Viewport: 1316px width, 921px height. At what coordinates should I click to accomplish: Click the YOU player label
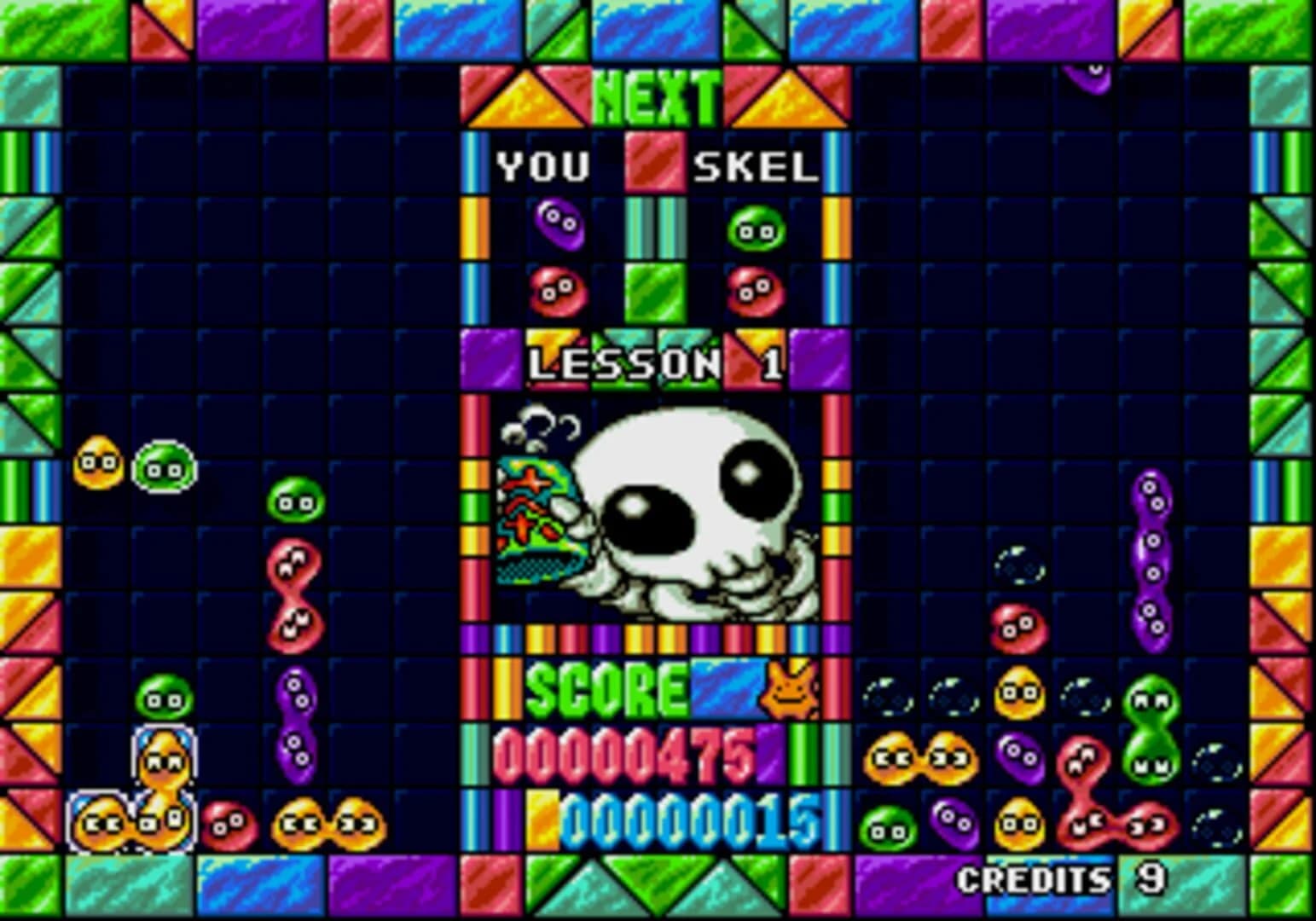pyautogui.click(x=543, y=167)
